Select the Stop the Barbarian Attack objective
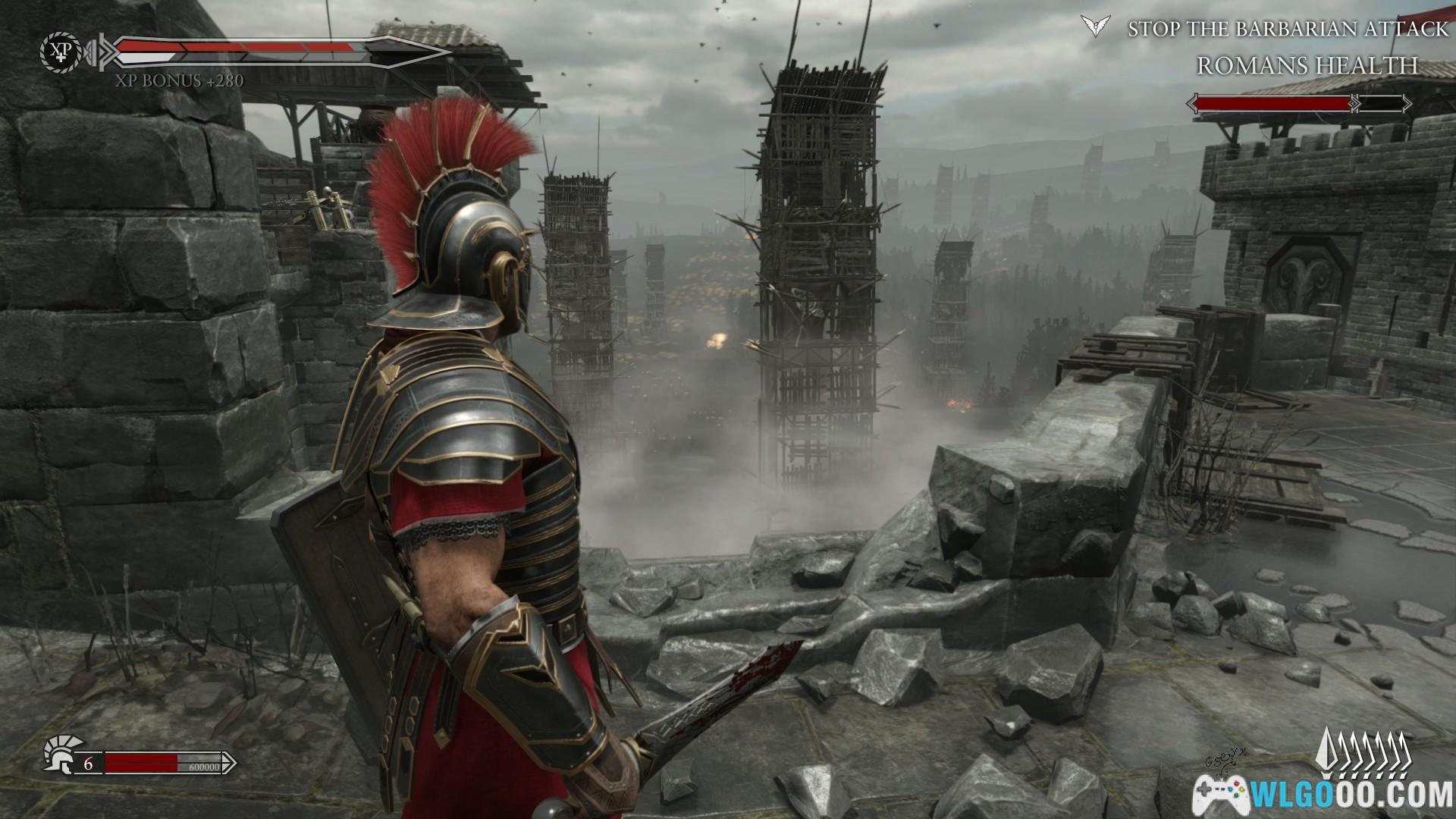The height and width of the screenshot is (819, 1456). tap(1287, 29)
